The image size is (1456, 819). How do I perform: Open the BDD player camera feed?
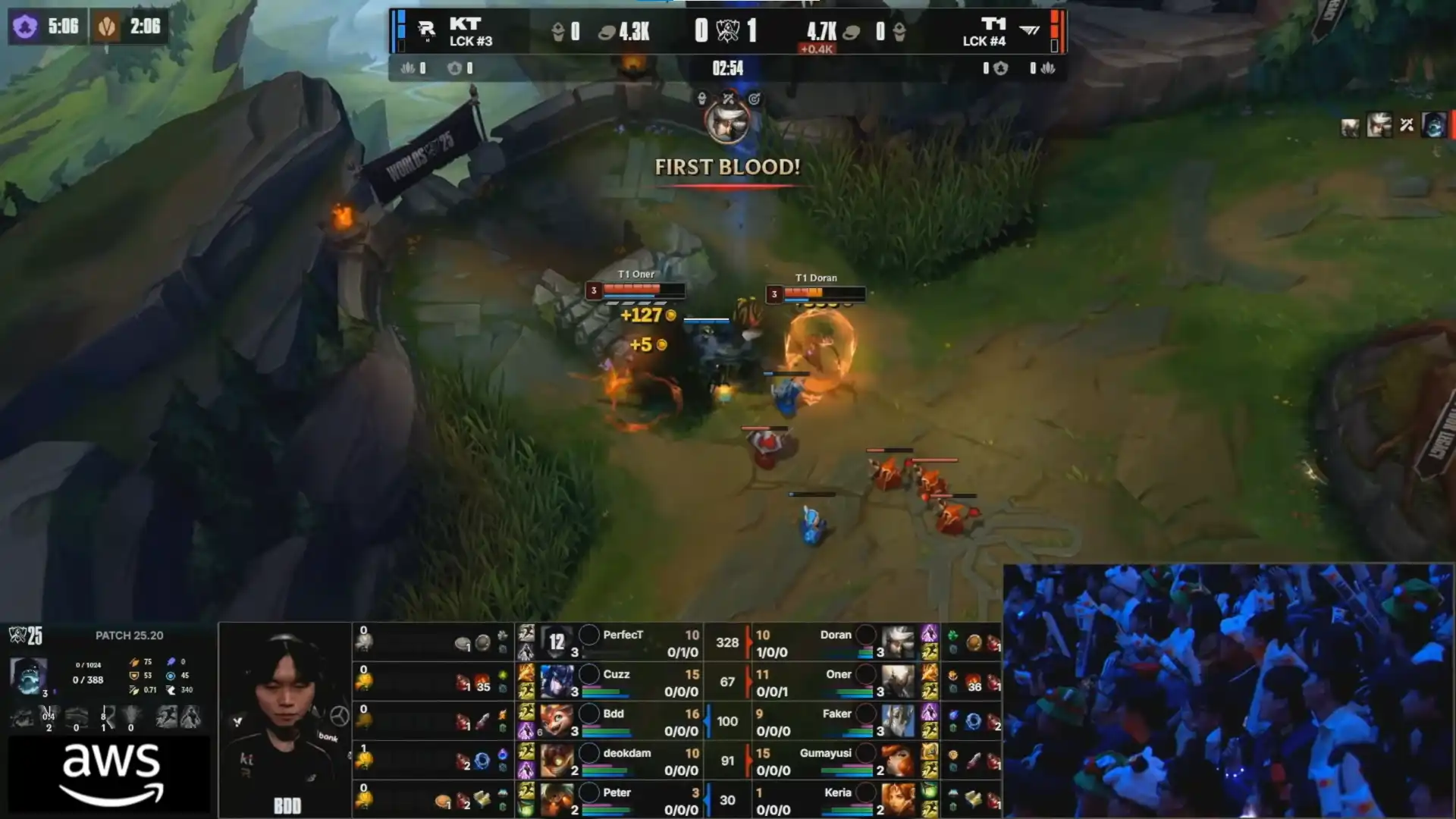(x=285, y=717)
